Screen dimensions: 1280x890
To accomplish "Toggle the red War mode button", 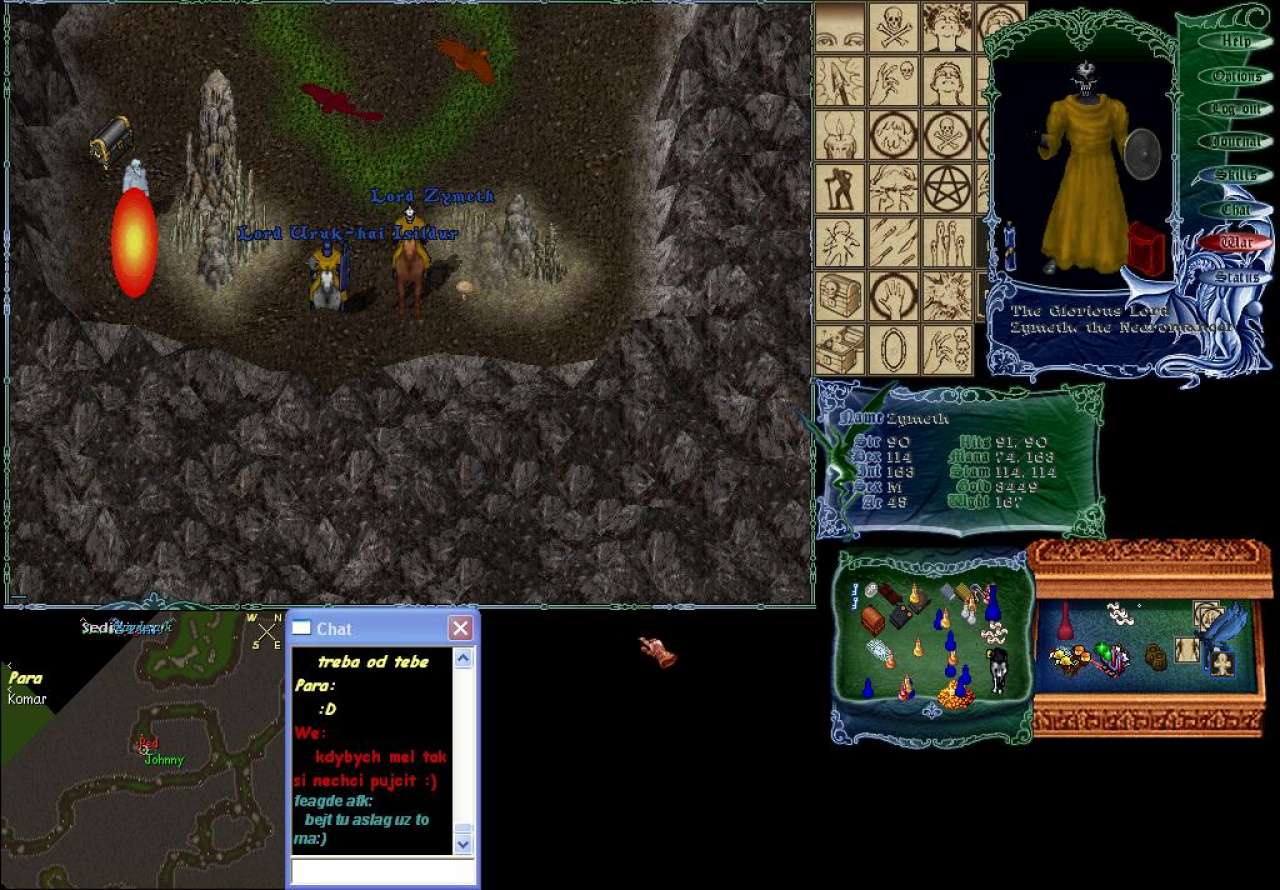I will 1235,243.
